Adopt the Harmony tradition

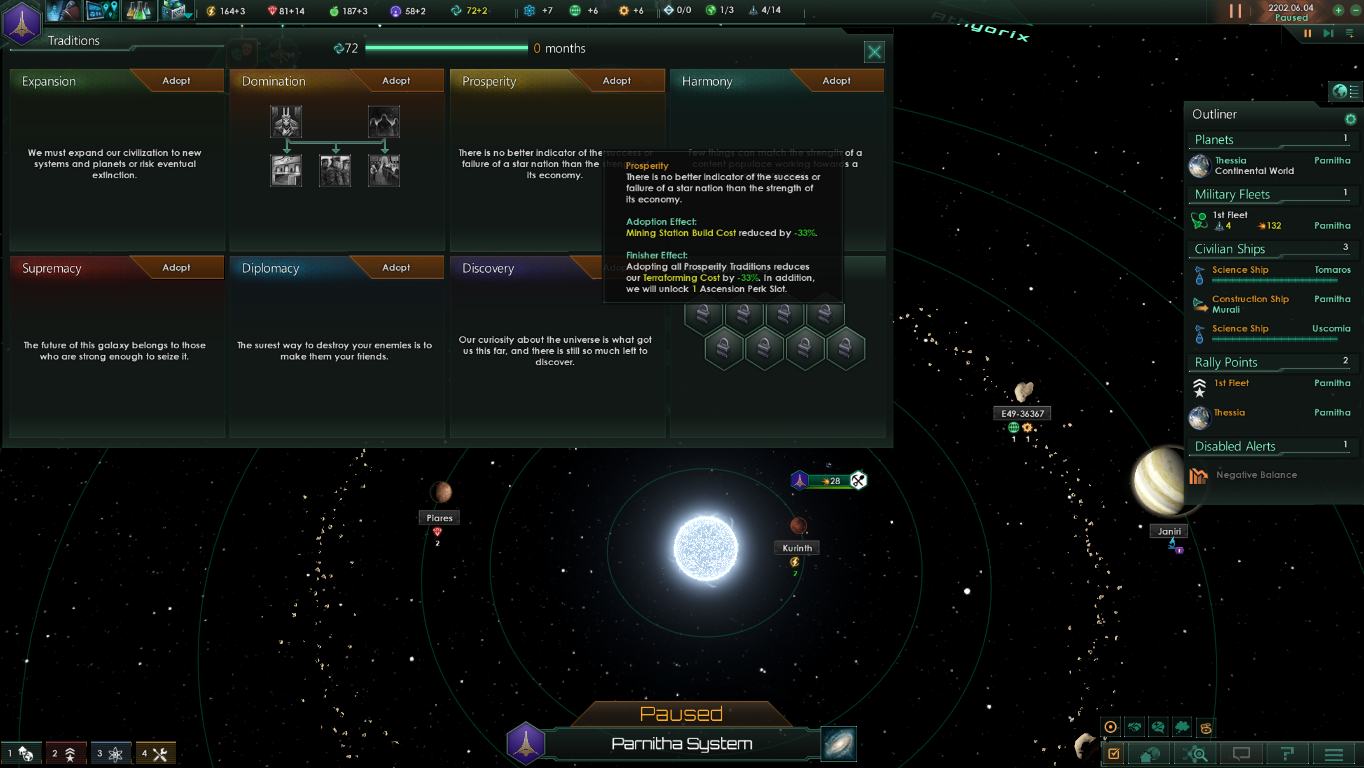(x=837, y=80)
